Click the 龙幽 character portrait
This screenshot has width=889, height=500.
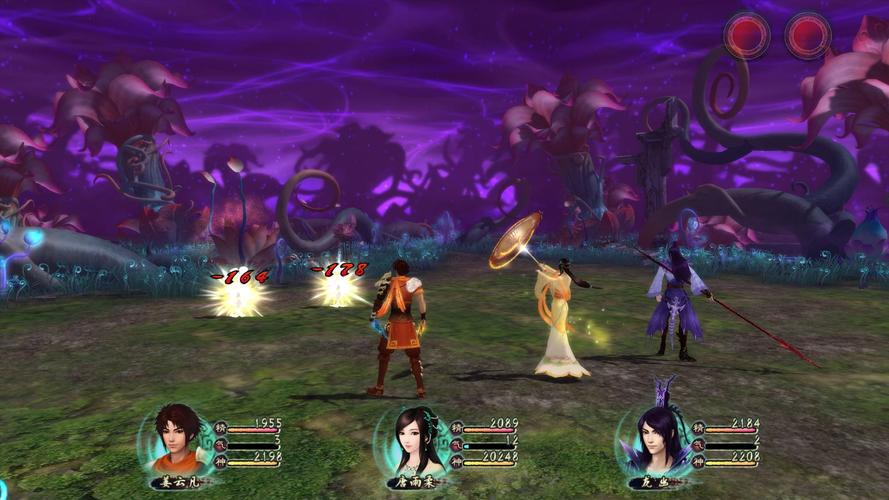(655, 440)
